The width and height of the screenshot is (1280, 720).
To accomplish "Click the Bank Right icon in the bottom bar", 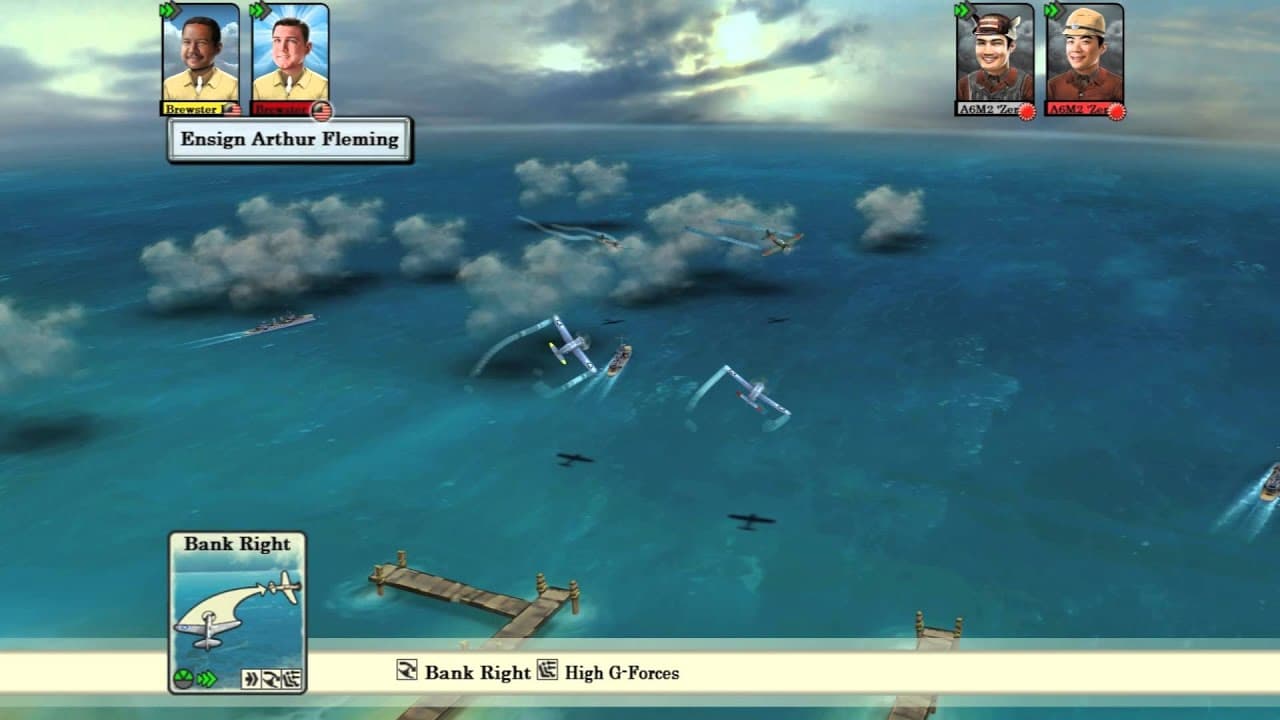I will [x=408, y=672].
